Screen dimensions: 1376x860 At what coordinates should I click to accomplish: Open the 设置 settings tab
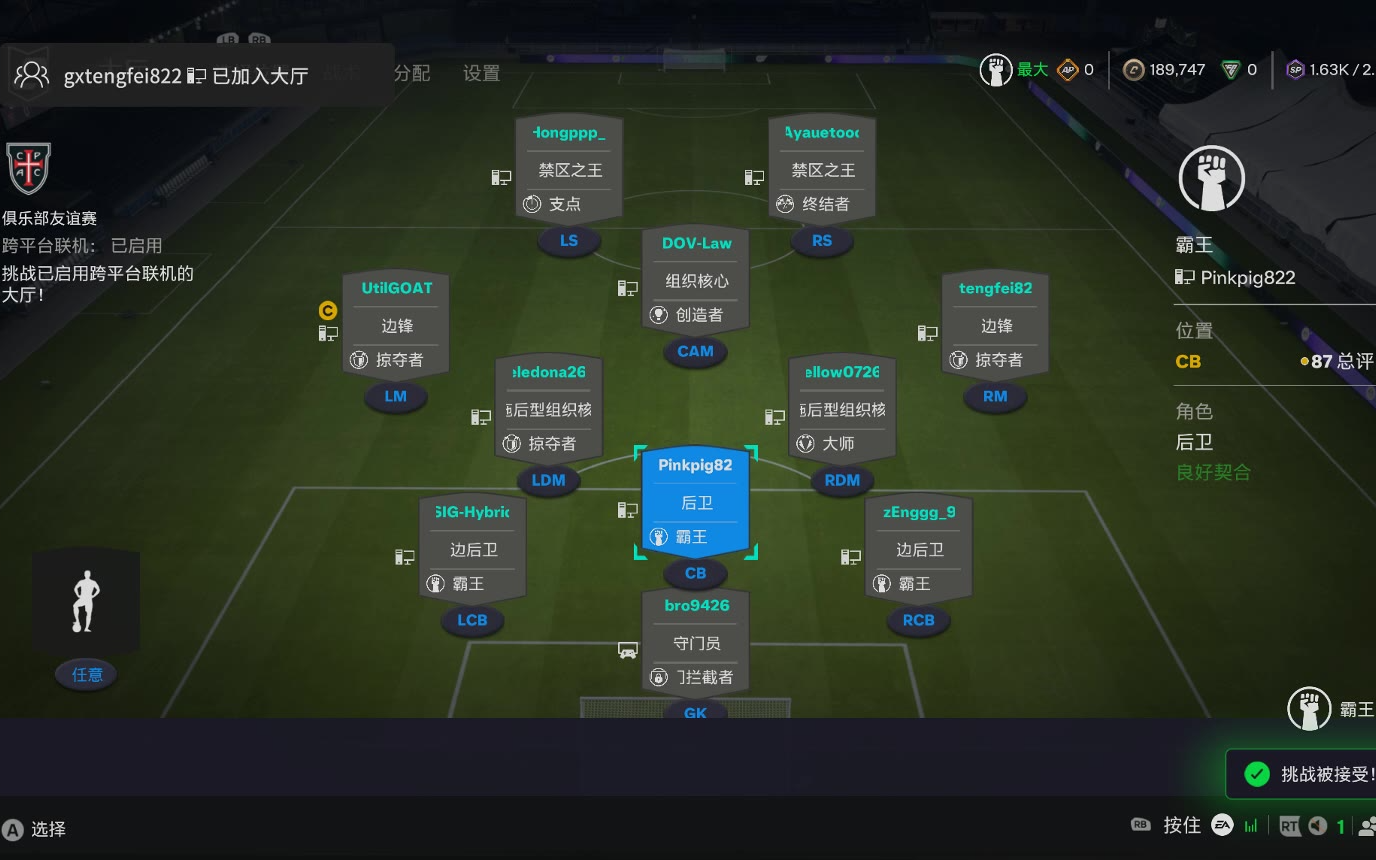pos(481,73)
